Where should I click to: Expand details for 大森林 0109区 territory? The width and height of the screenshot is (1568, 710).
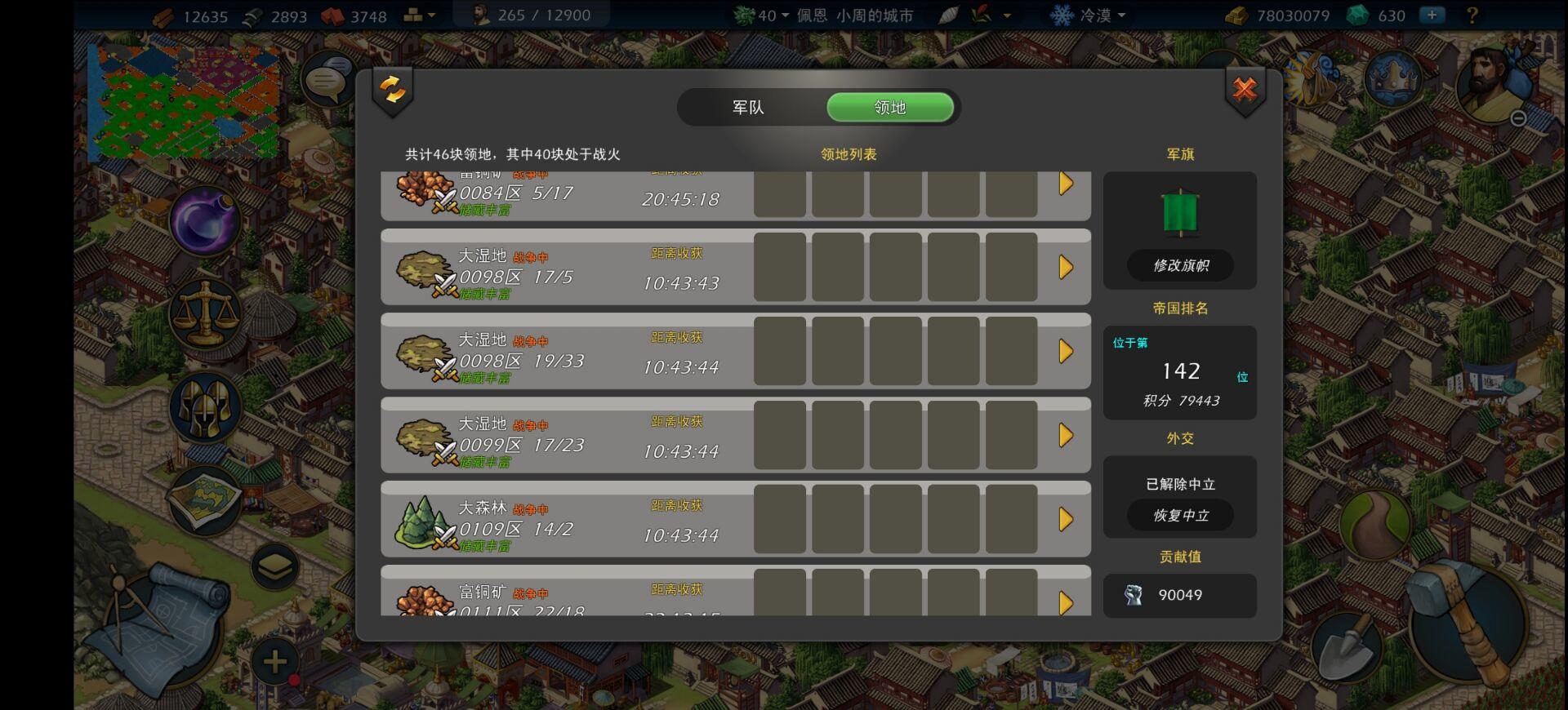click(1066, 519)
